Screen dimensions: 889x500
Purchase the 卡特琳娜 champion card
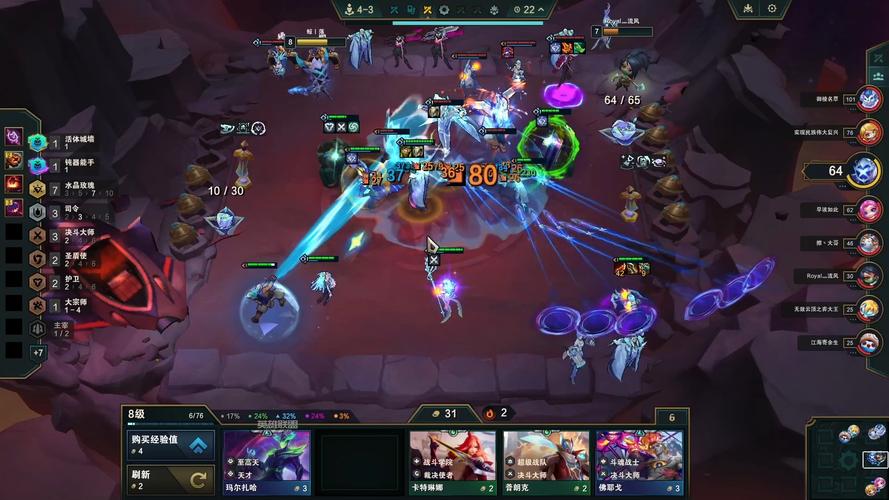click(x=452, y=462)
